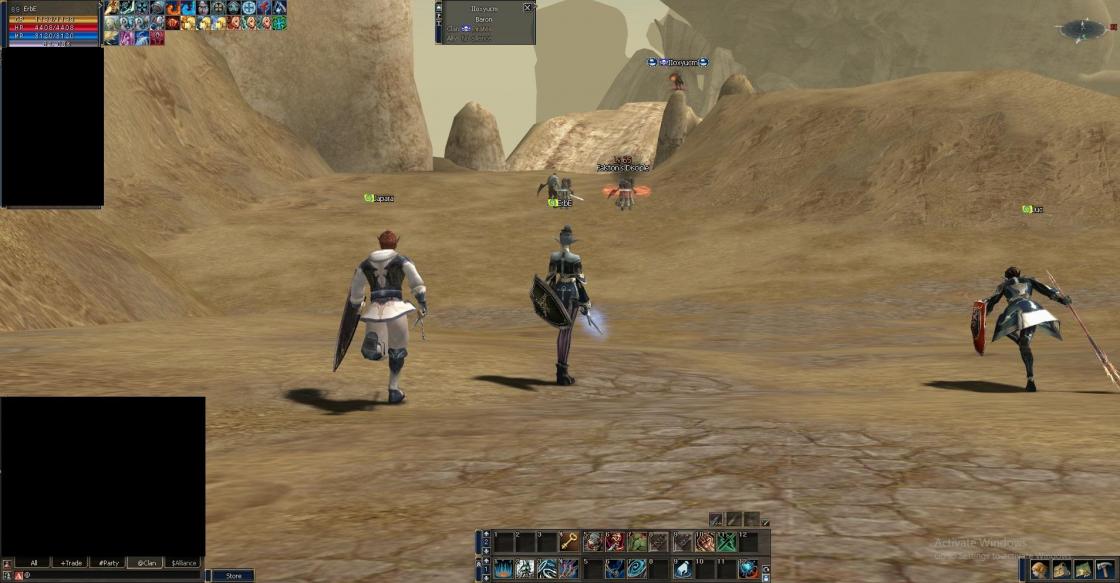Use the golden key hotbar item
The width and height of the screenshot is (1120, 583).
point(569,542)
